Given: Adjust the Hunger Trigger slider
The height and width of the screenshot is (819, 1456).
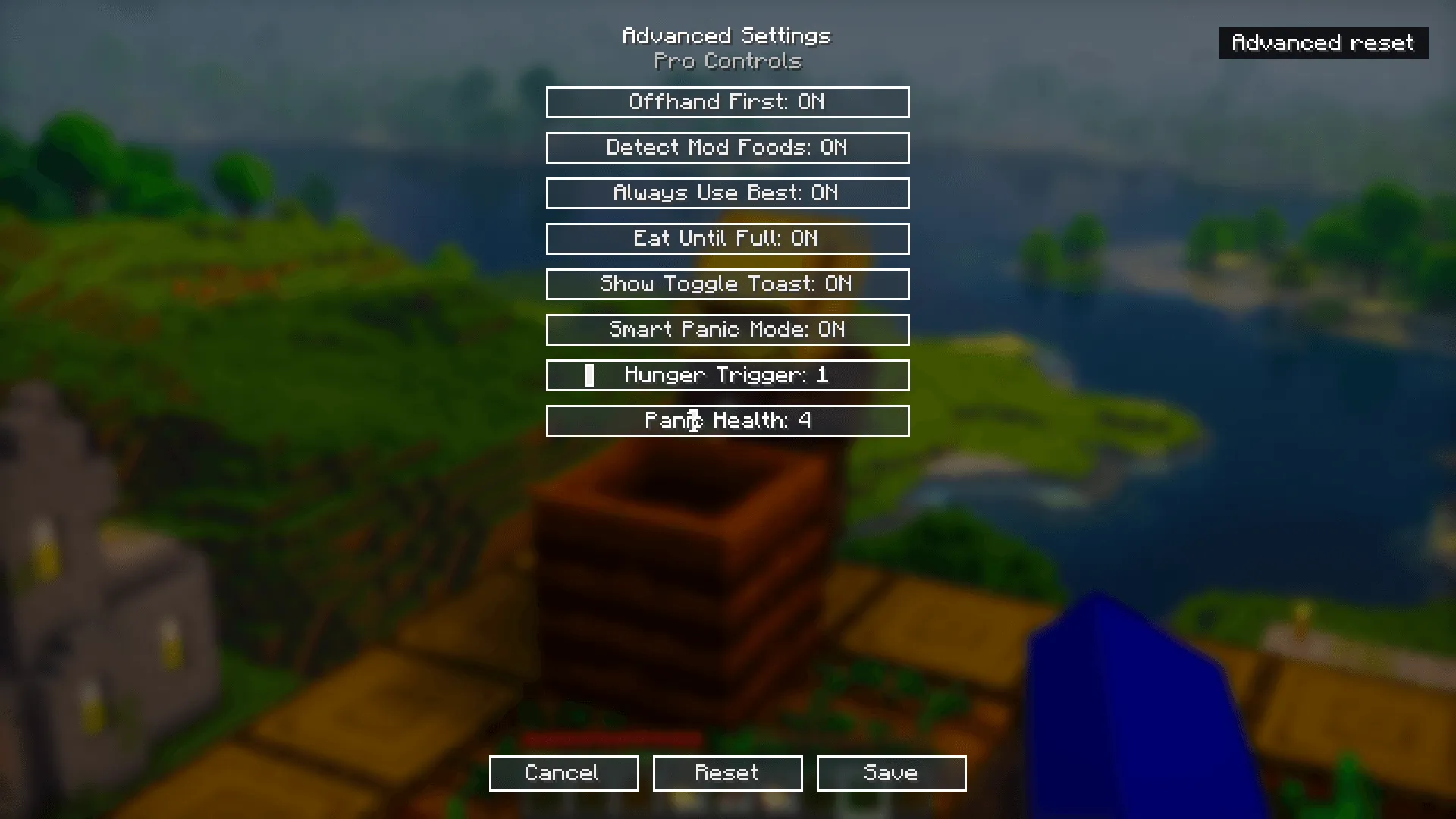Looking at the screenshot, I should pyautogui.click(x=727, y=375).
